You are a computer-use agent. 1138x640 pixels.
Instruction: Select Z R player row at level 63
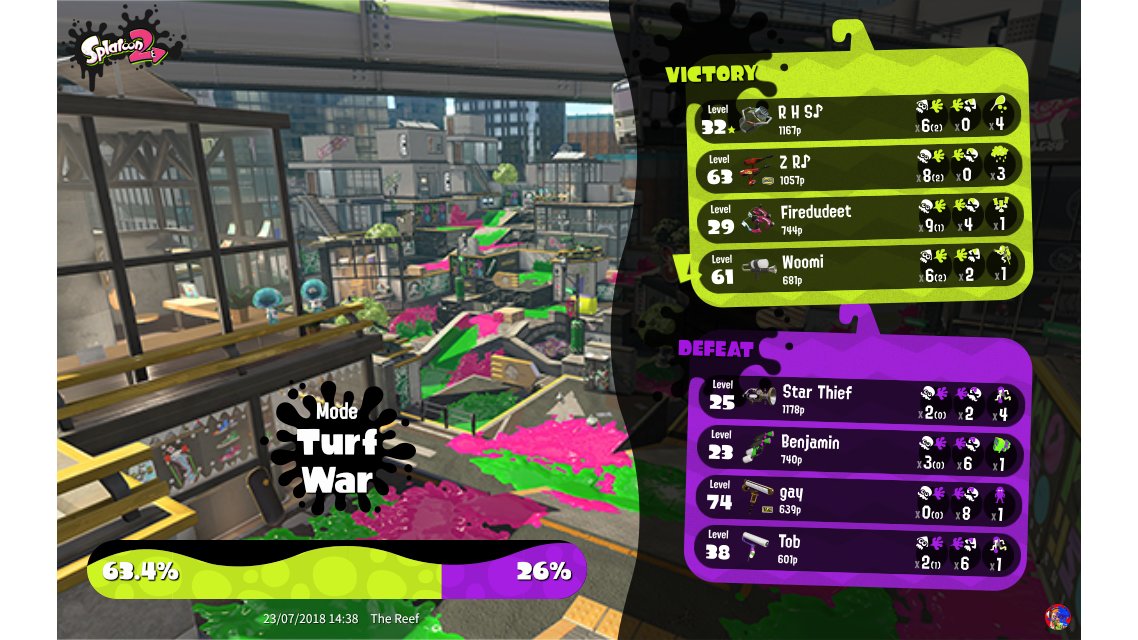[x=858, y=167]
